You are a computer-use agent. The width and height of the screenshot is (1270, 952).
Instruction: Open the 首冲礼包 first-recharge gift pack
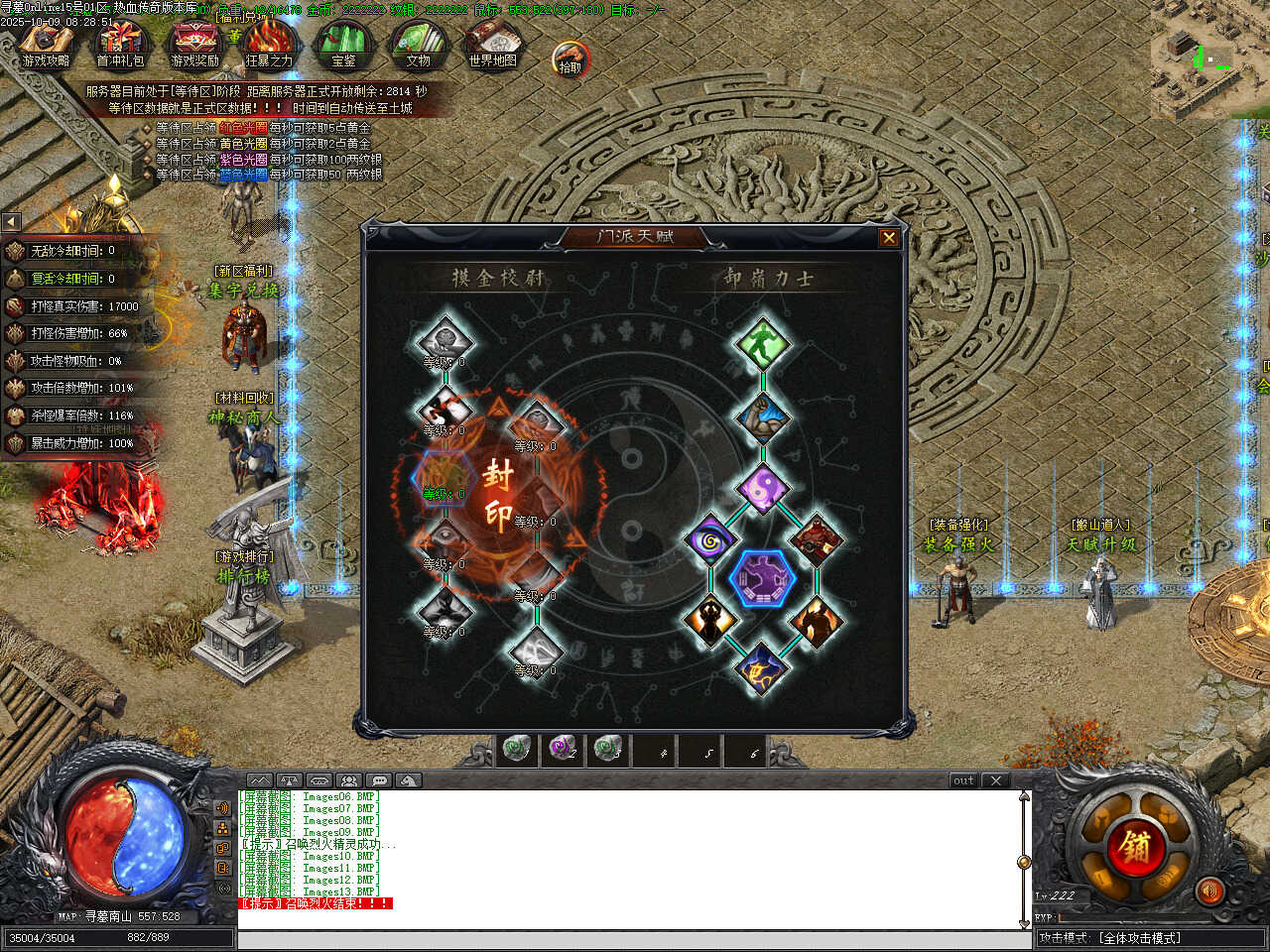pos(120,44)
